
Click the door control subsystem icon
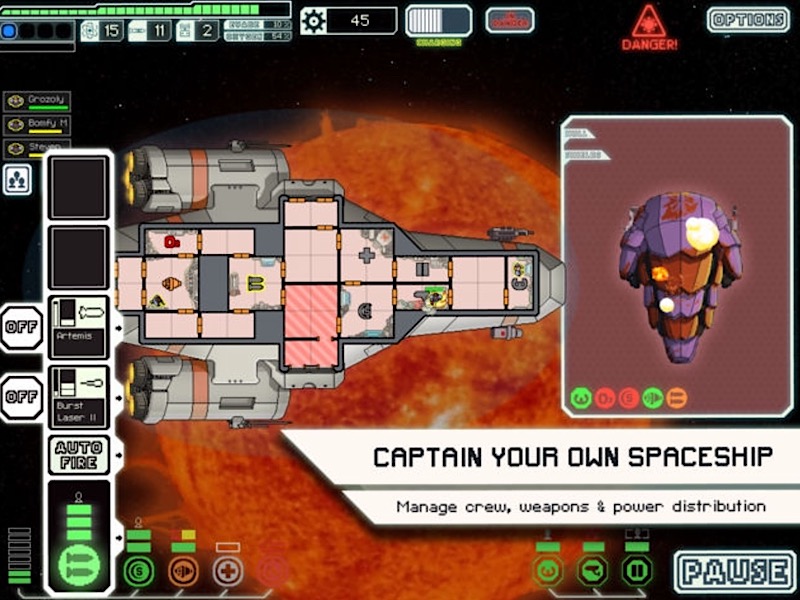point(637,571)
